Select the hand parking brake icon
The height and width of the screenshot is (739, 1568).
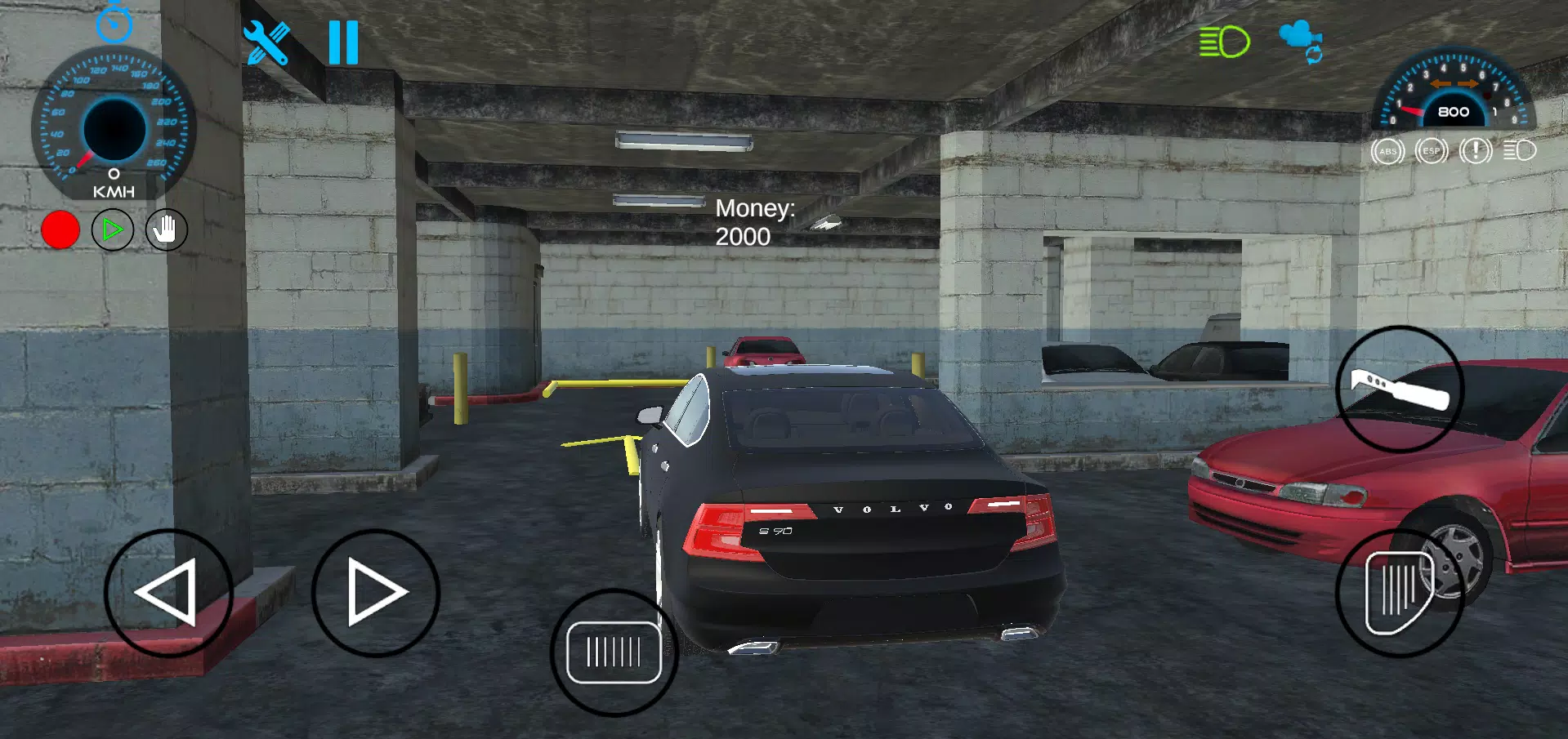click(x=165, y=229)
